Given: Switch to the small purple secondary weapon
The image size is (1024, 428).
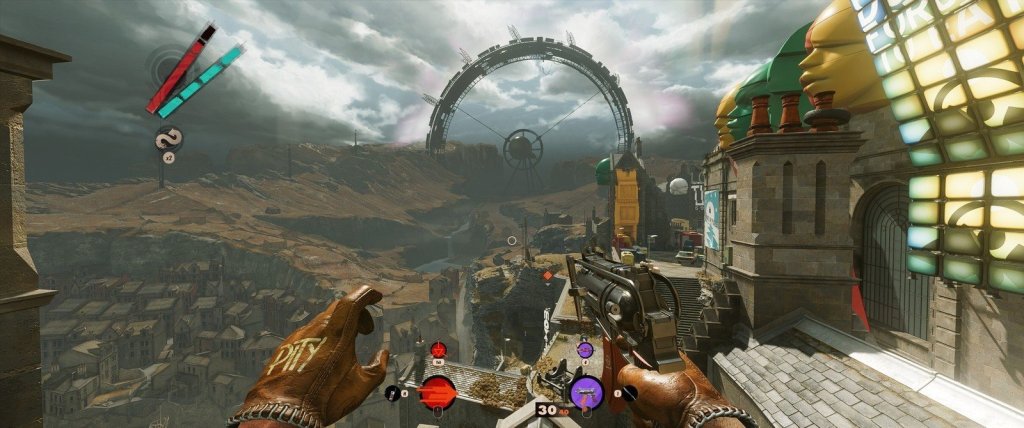Looking at the screenshot, I should click(x=584, y=349).
